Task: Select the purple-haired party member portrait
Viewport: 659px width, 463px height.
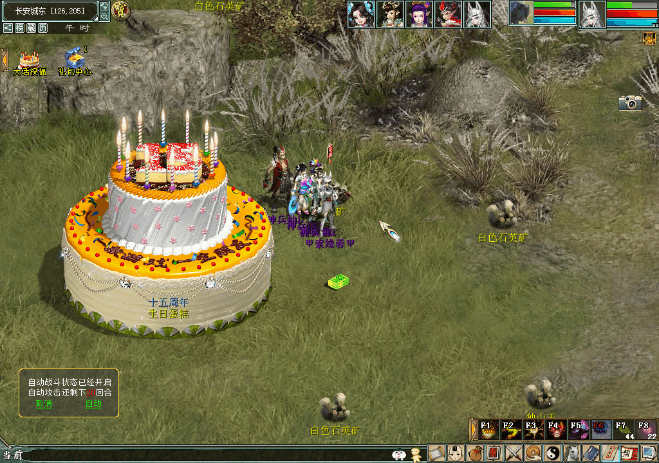Action: tap(418, 14)
